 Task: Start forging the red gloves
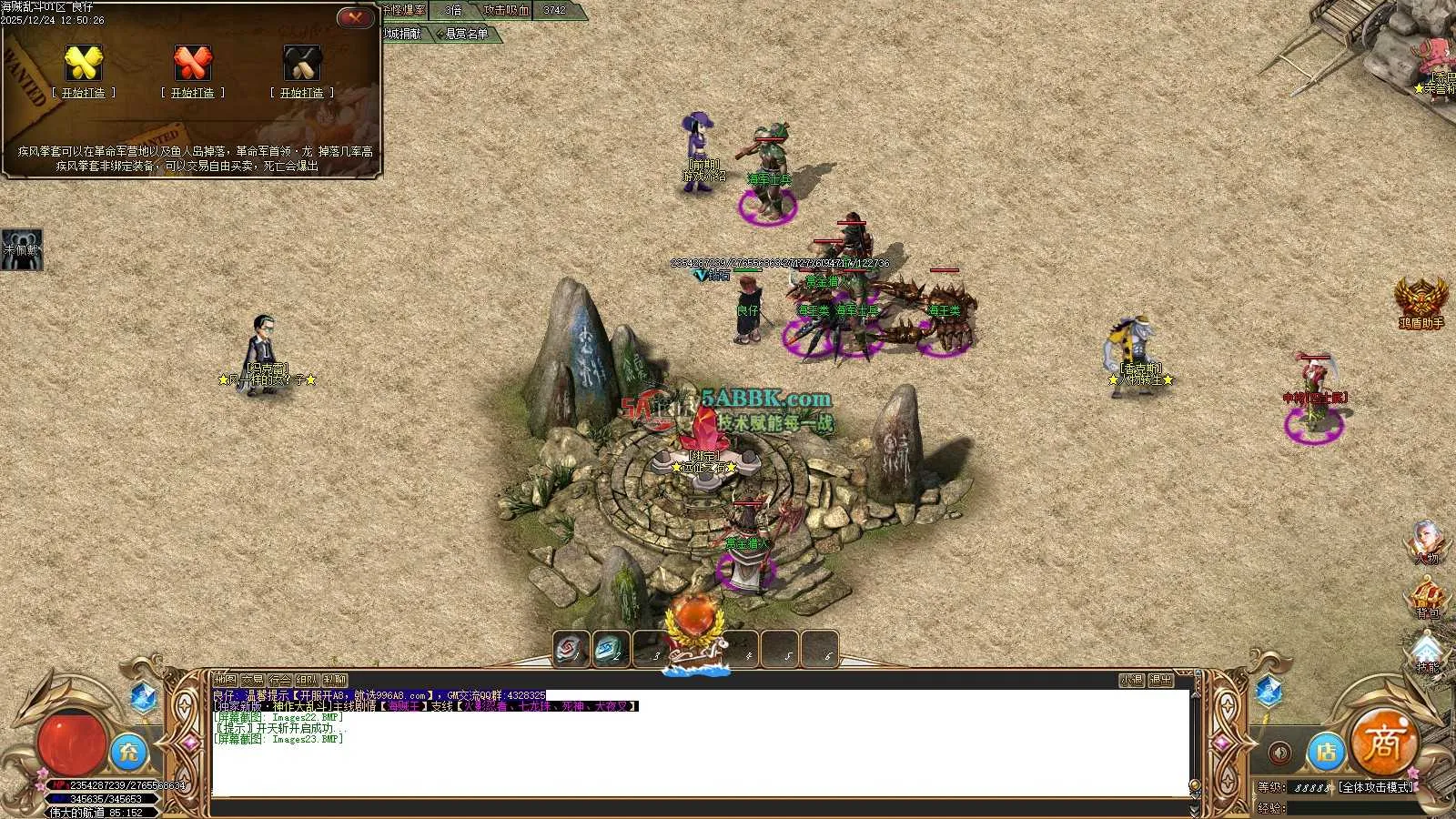coord(193,93)
